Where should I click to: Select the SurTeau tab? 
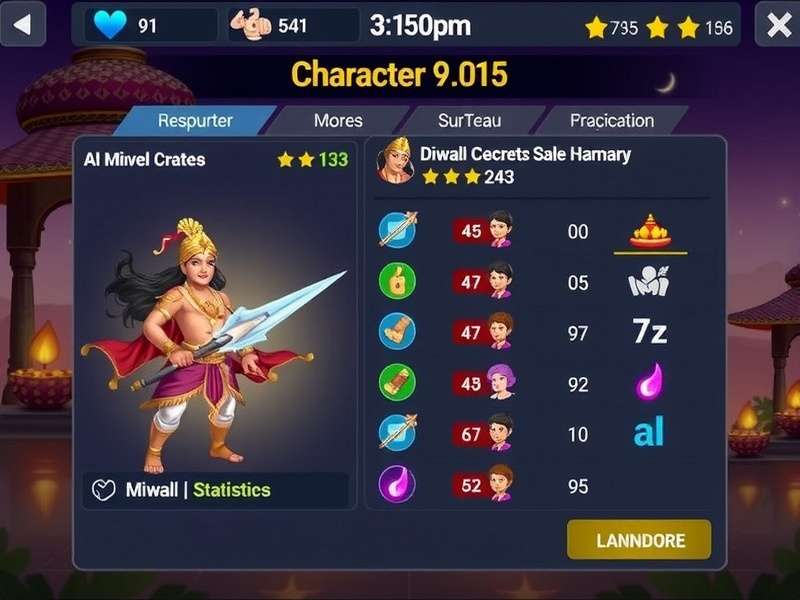(x=470, y=121)
